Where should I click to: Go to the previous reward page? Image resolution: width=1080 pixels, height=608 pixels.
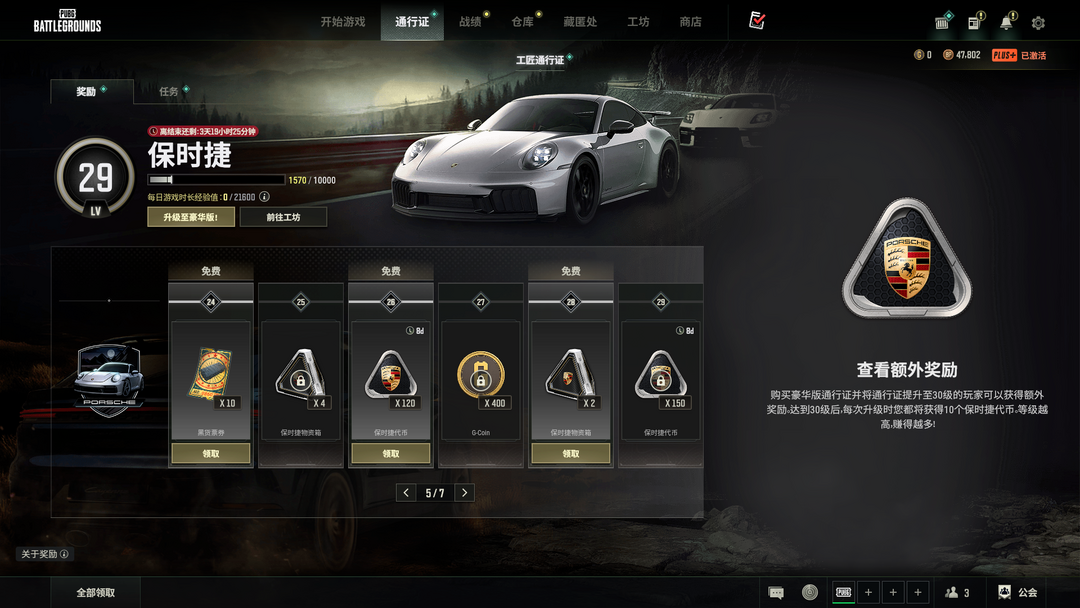click(405, 493)
